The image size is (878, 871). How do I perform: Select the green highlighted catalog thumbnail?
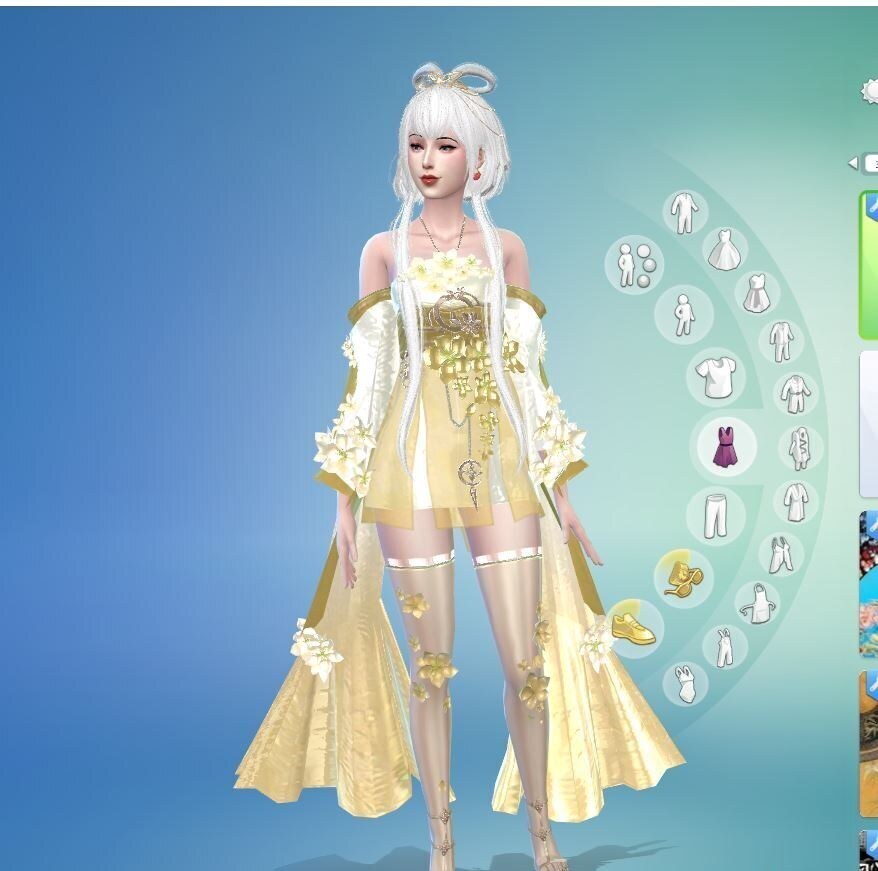[x=868, y=265]
